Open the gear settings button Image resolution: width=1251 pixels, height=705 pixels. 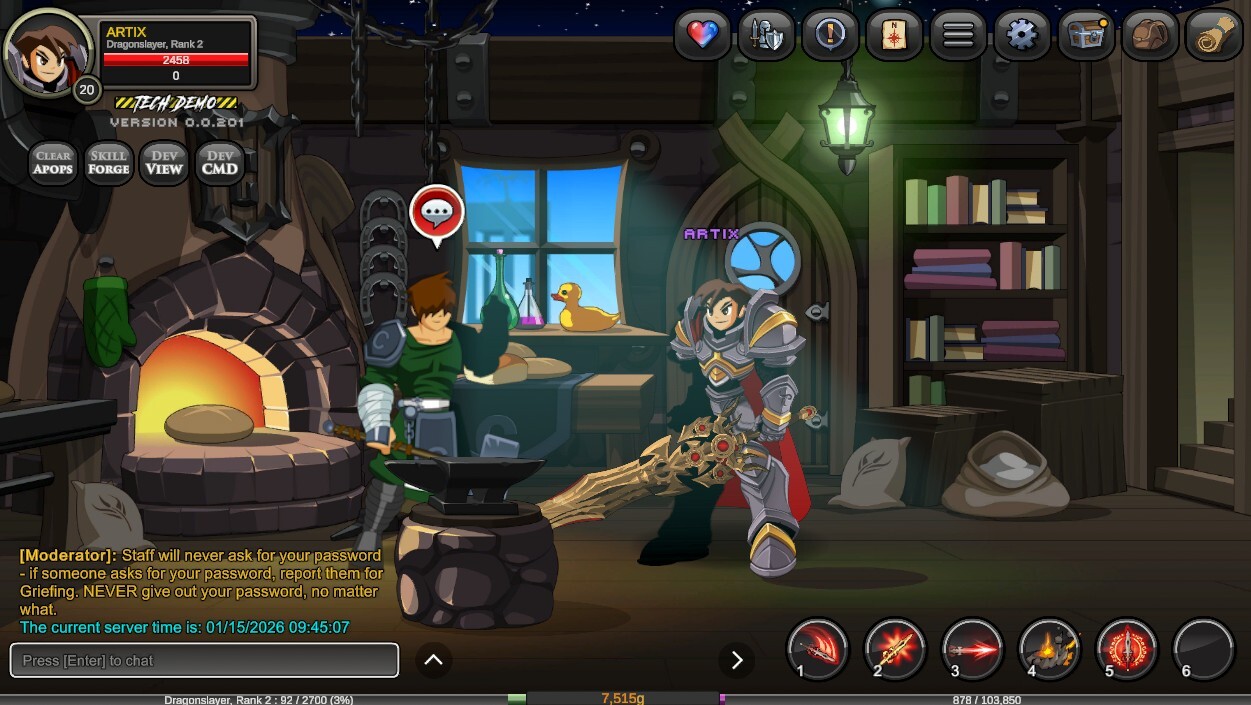[x=1022, y=36]
